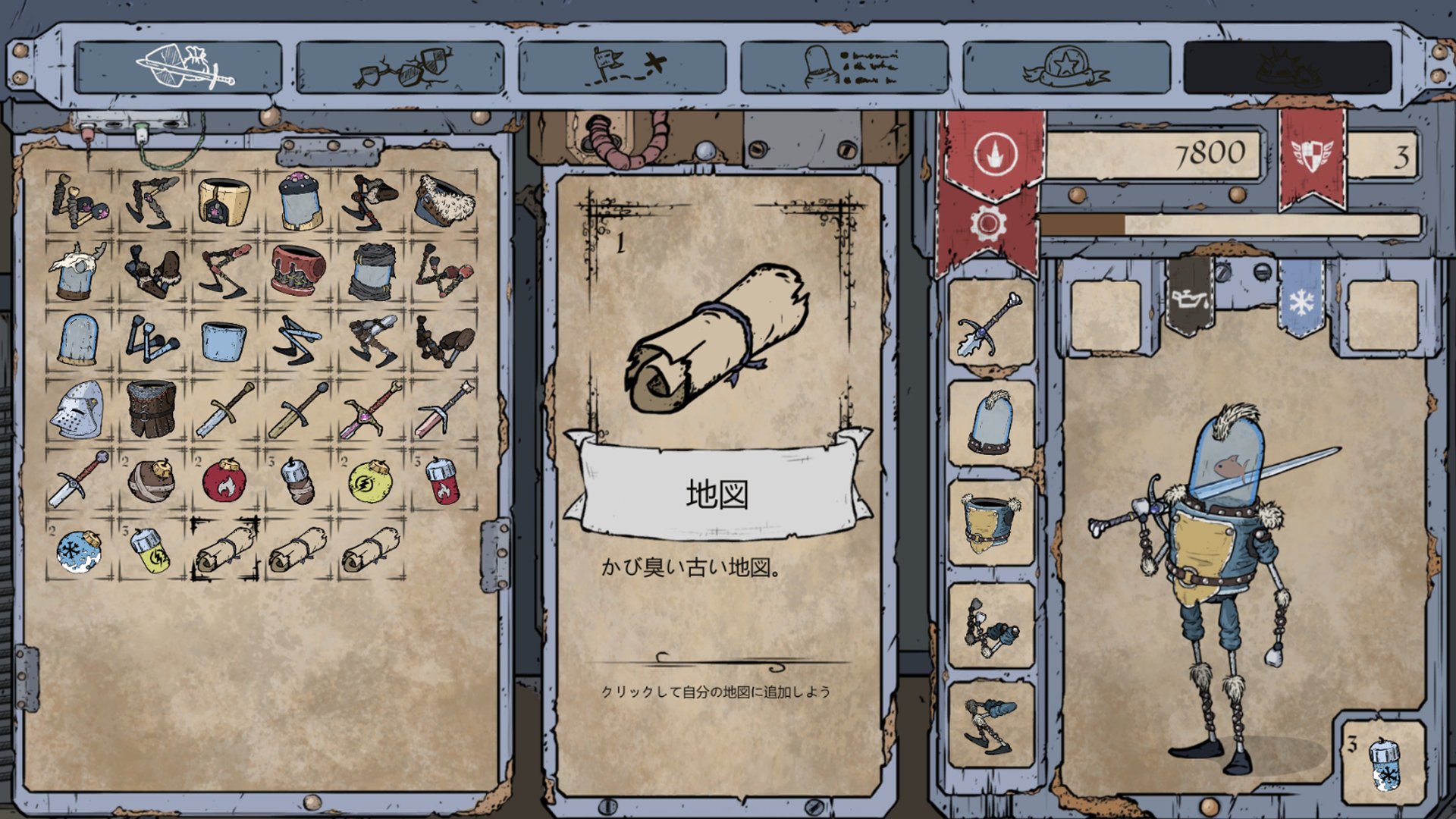Select the red drum torso item

(297, 270)
